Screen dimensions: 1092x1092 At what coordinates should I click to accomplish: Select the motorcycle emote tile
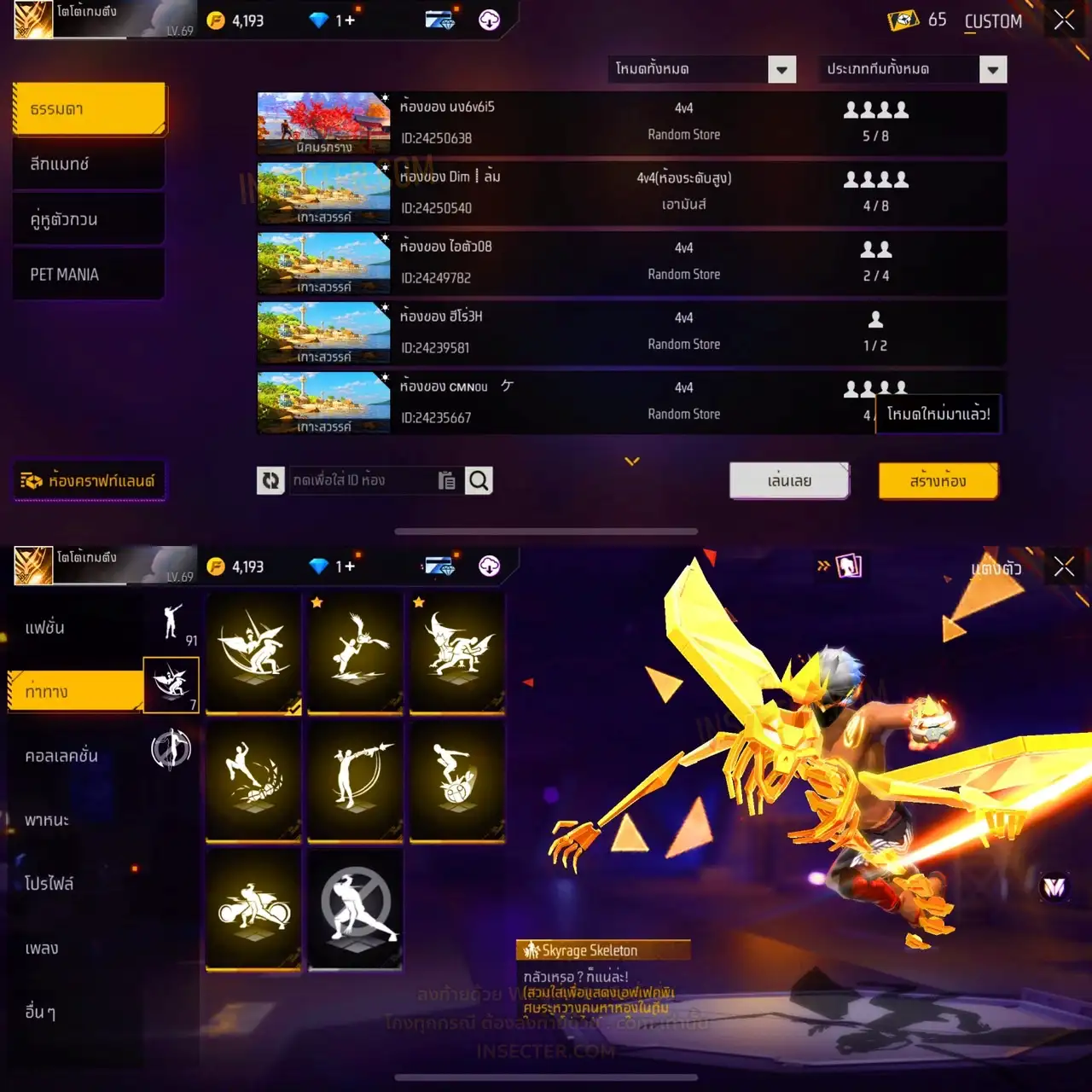tap(253, 910)
